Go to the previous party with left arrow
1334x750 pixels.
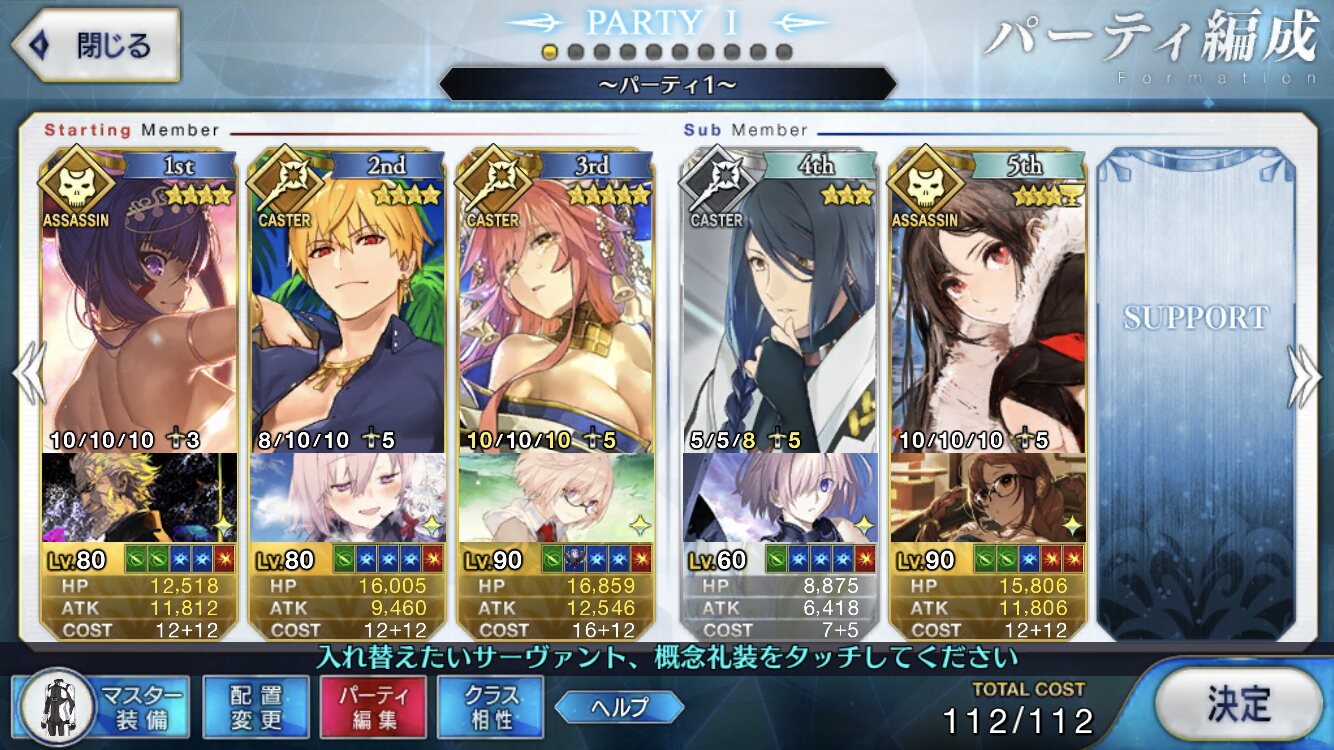[28, 377]
